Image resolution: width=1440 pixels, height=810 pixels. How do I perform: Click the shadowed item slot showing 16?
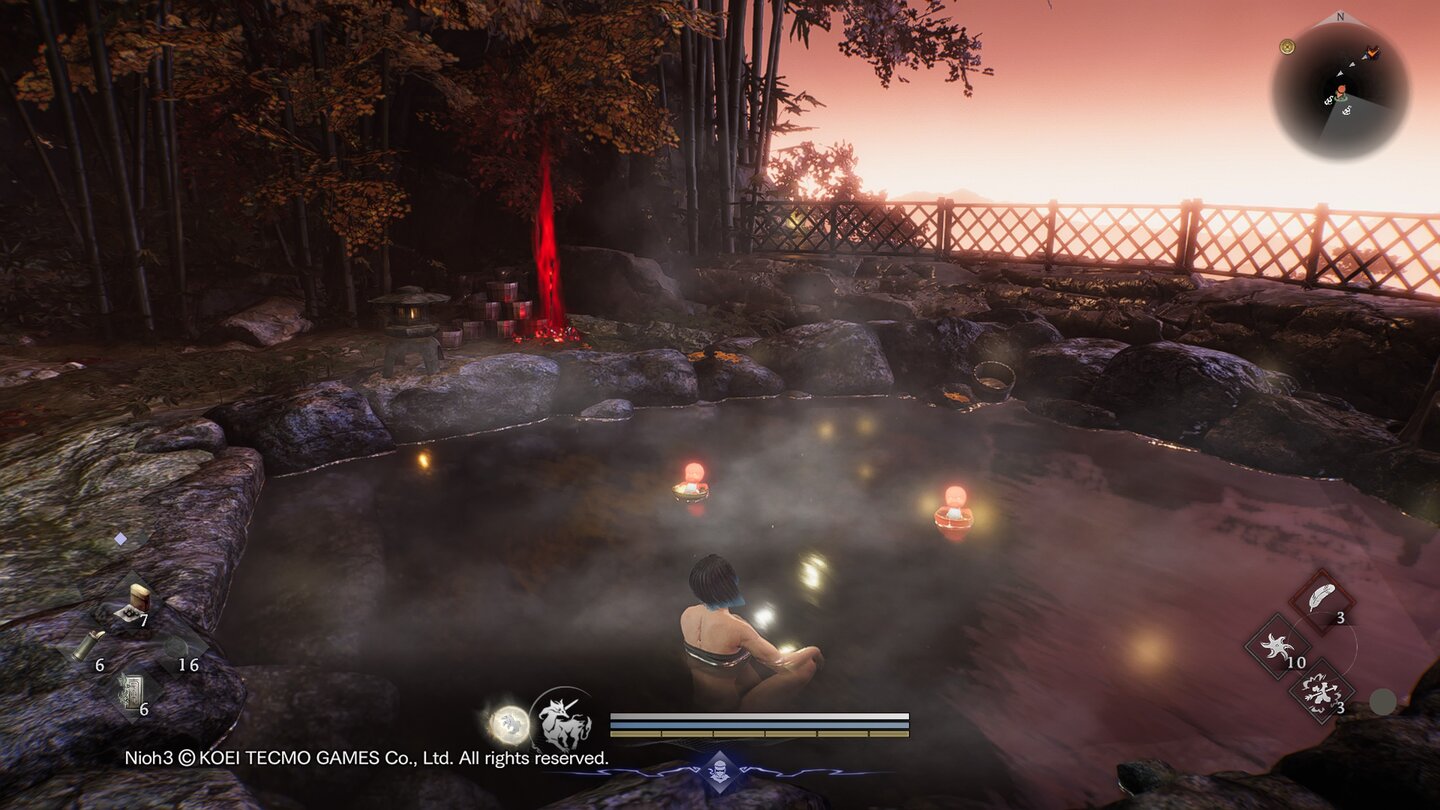[175, 646]
